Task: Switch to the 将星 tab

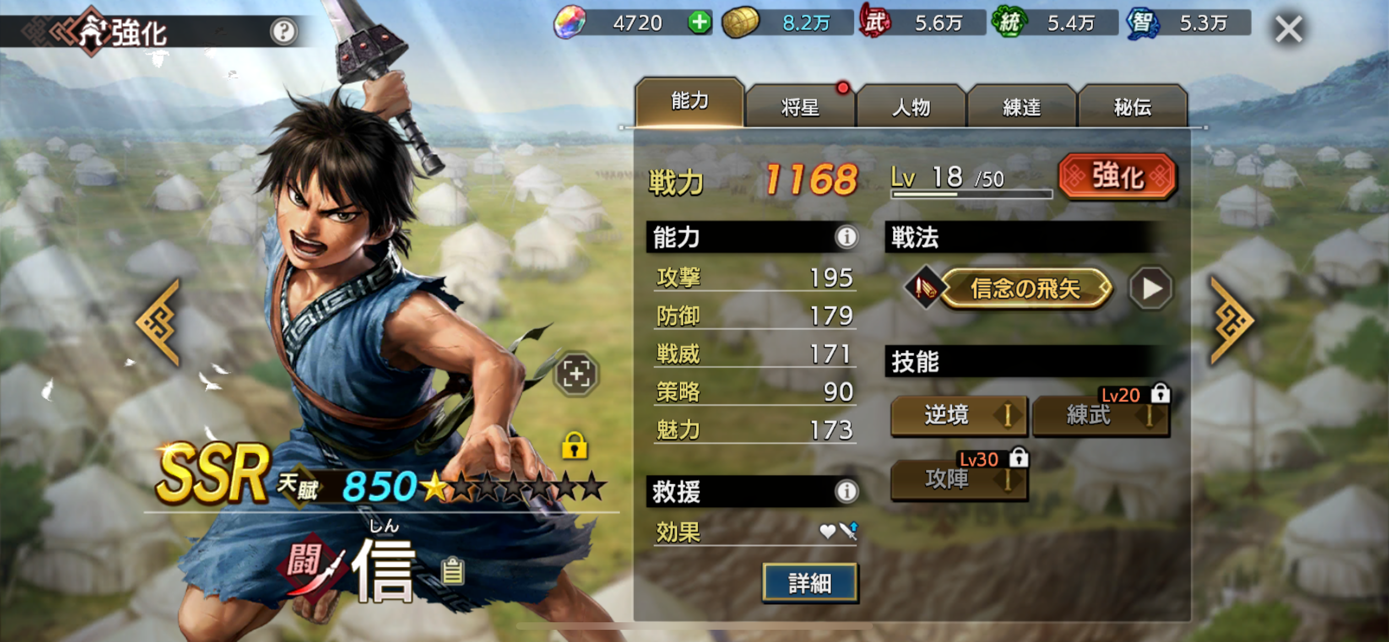Action: [800, 106]
